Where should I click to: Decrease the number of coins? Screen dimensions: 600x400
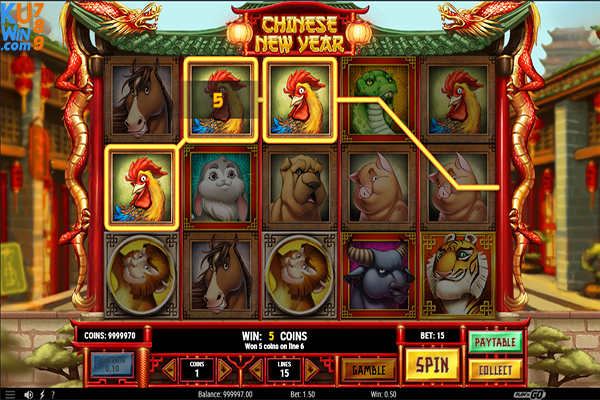coord(170,369)
